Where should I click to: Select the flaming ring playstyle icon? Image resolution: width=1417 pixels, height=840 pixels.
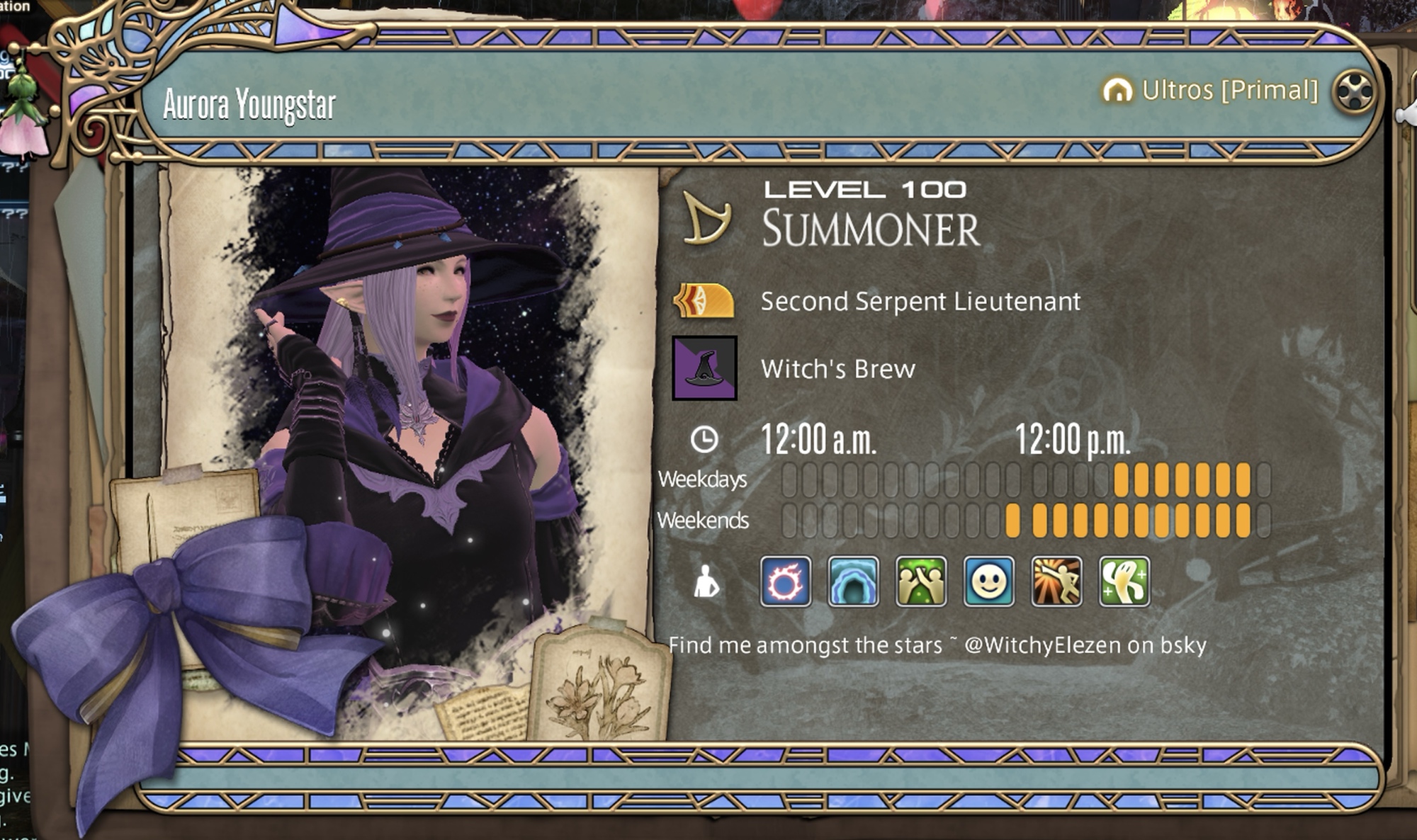click(x=785, y=581)
